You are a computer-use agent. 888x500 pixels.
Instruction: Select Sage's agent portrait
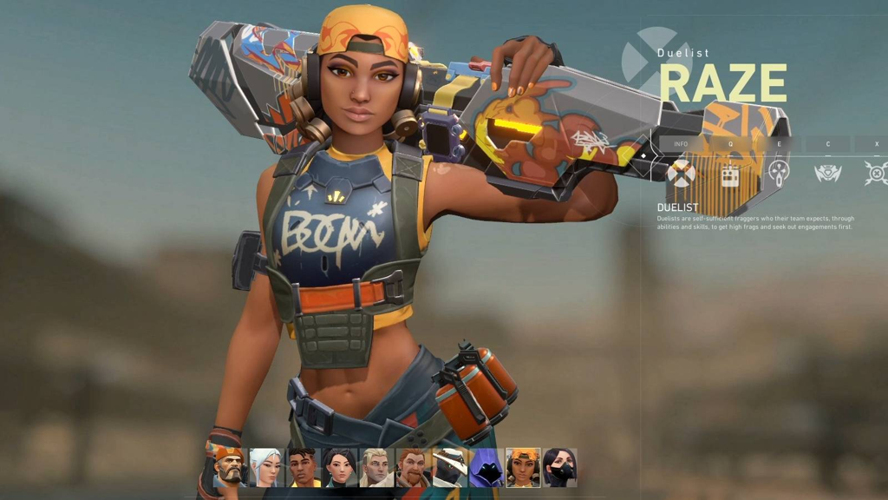pos(340,467)
